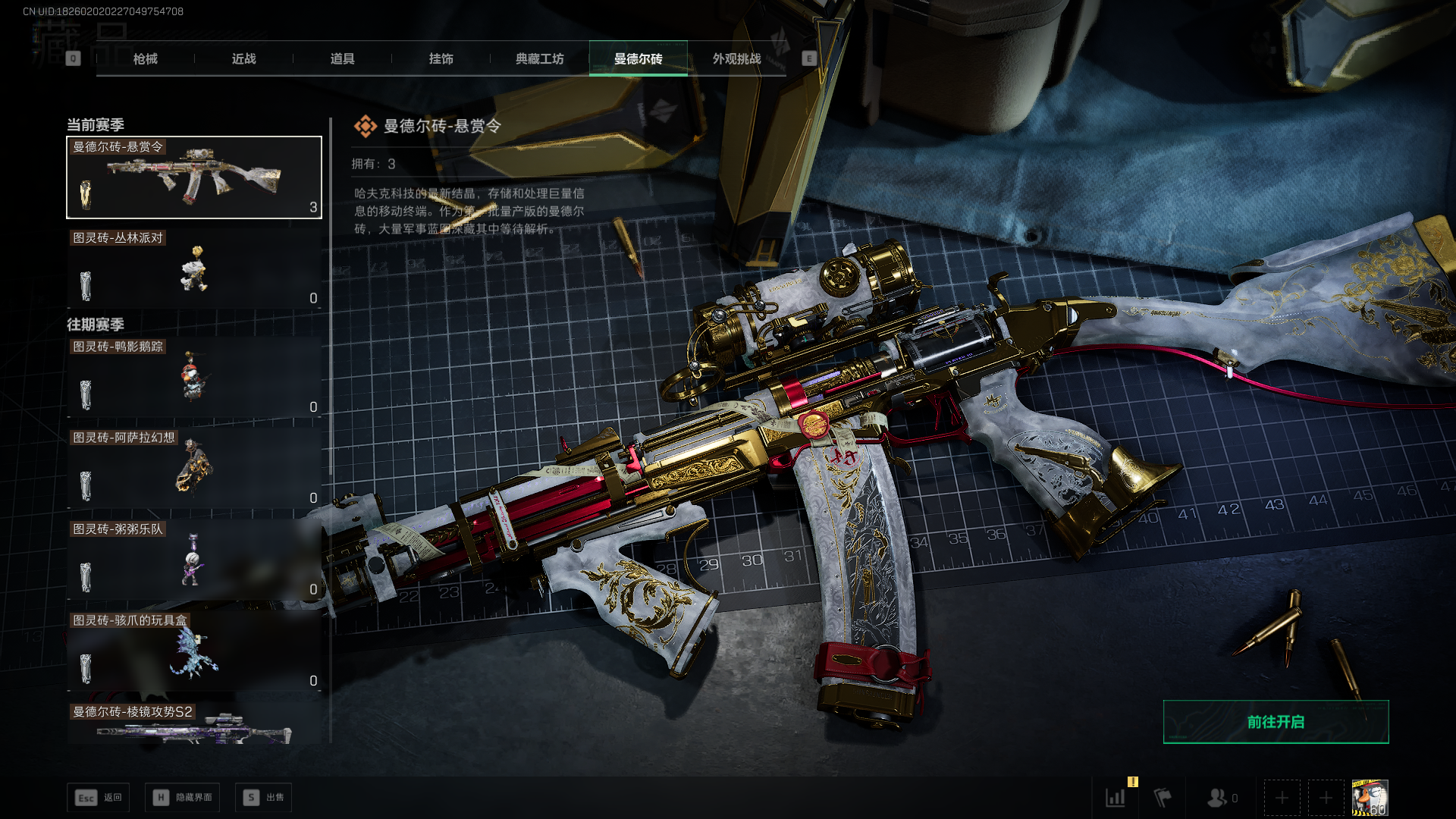The width and height of the screenshot is (1456, 819).
Task: Pick the 图灵砖-阿萨拉幻想 item
Action: click(194, 469)
